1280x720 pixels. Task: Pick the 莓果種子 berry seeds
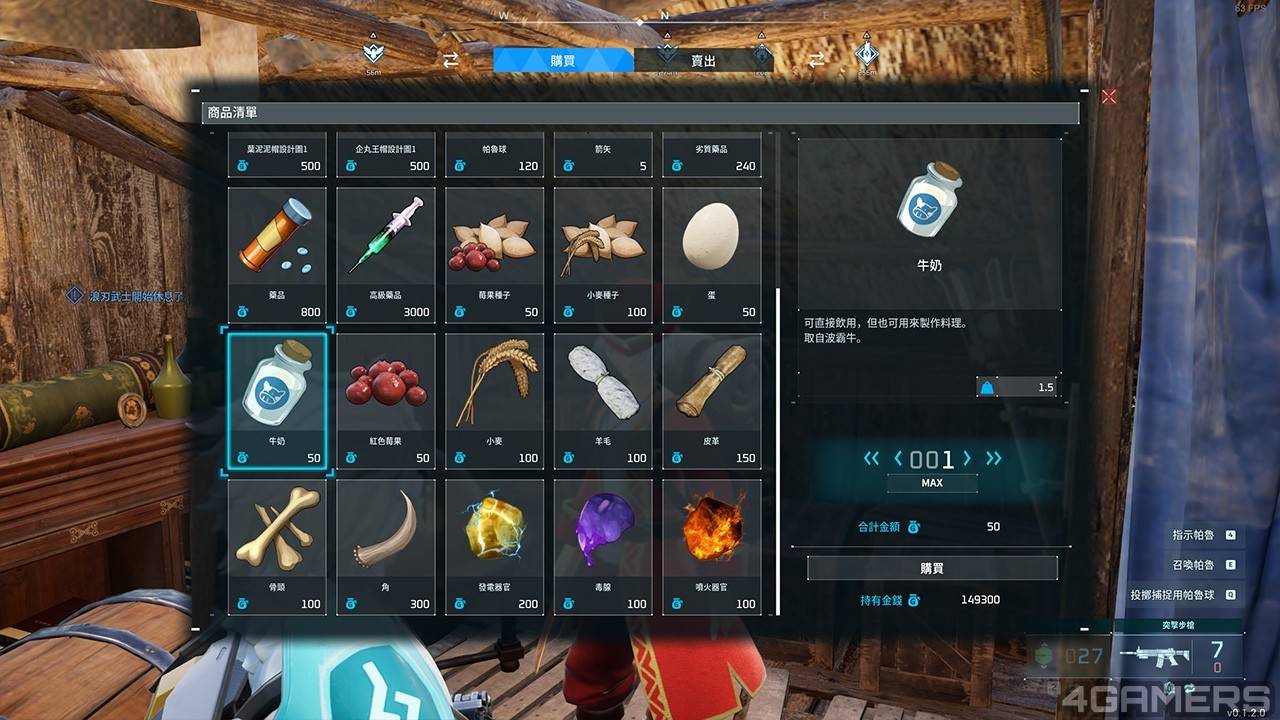click(x=495, y=254)
